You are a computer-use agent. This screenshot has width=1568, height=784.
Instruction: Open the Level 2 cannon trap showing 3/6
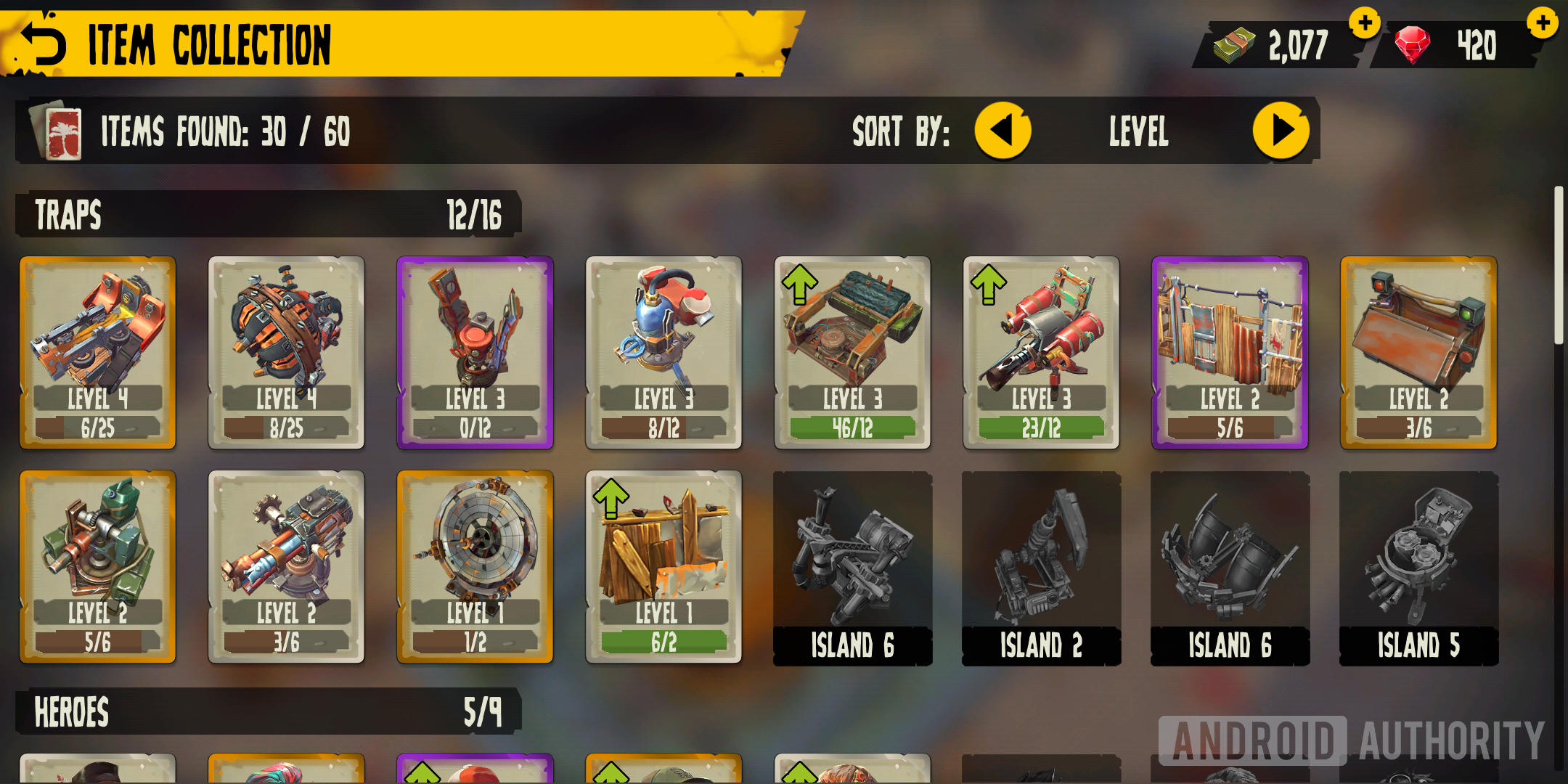click(x=287, y=566)
